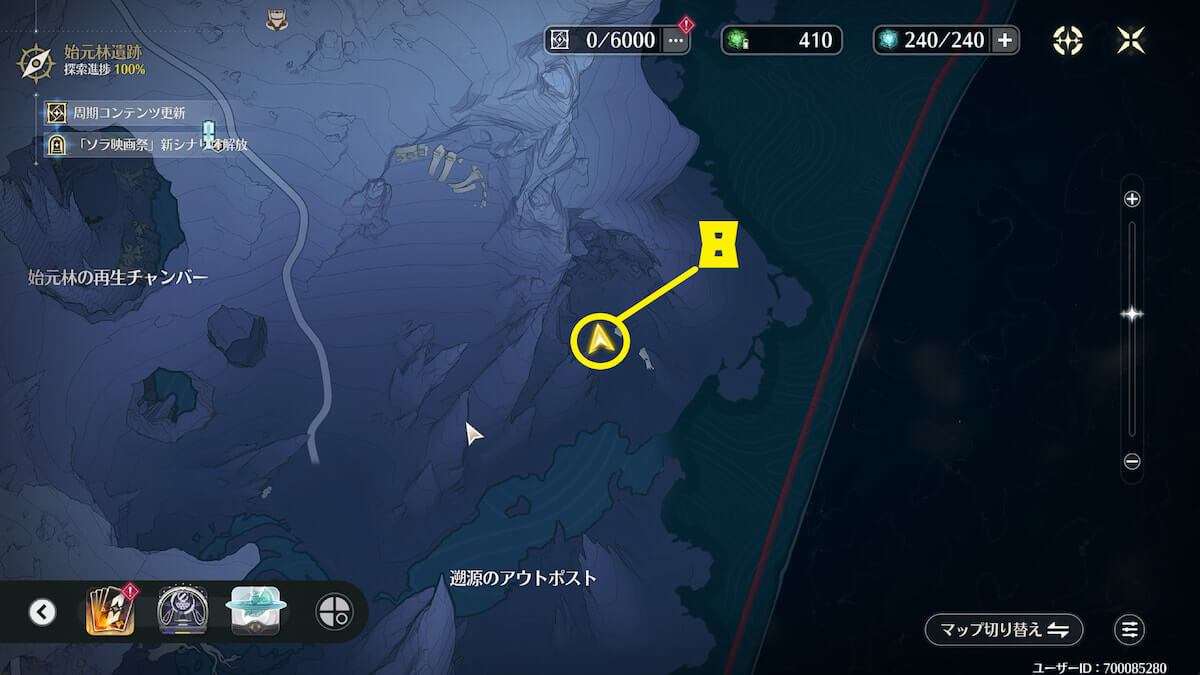Zoom out with the map's minus button
The width and height of the screenshot is (1200, 675).
1132,462
